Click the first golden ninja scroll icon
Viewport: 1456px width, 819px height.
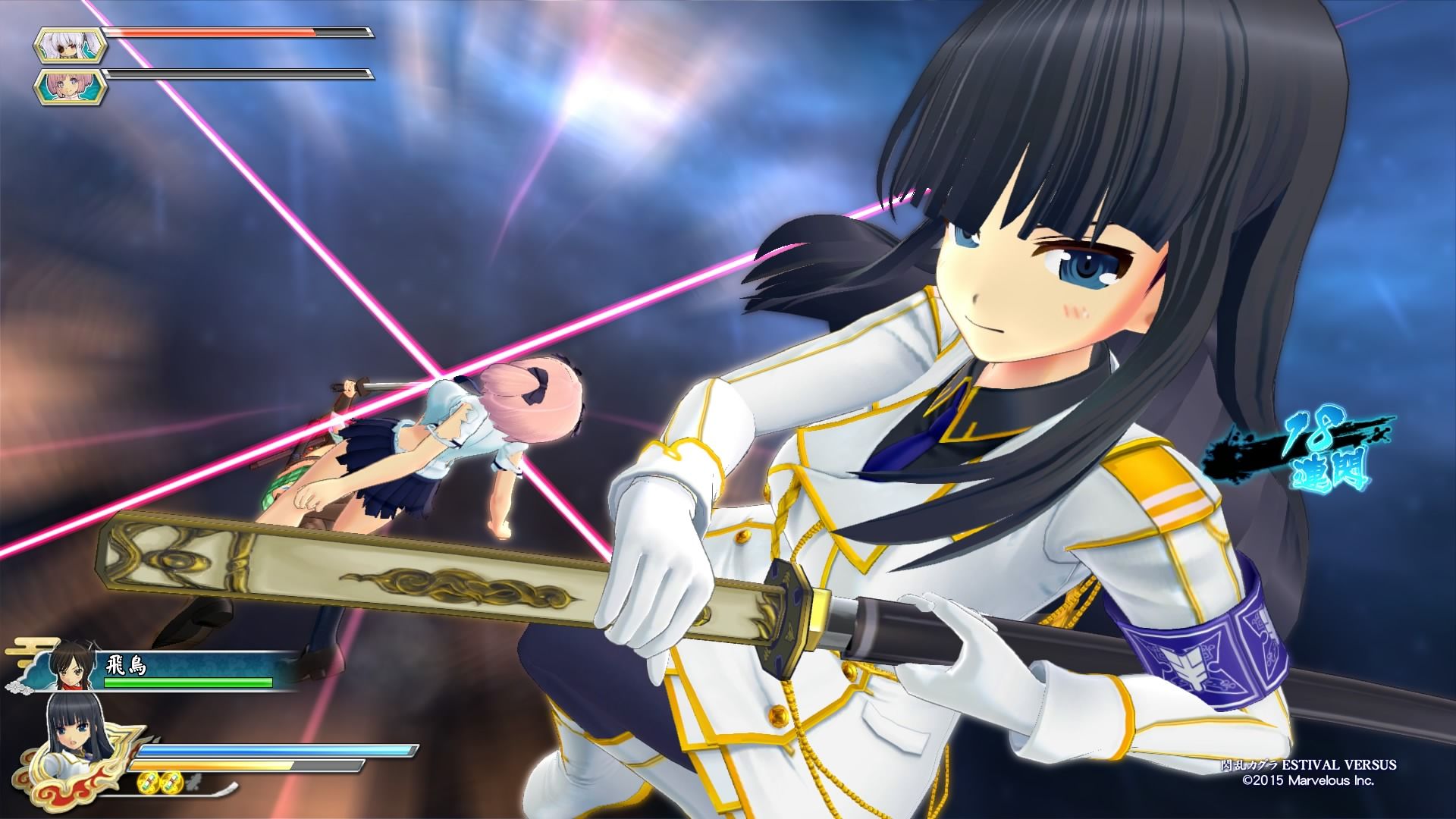pyautogui.click(x=149, y=781)
